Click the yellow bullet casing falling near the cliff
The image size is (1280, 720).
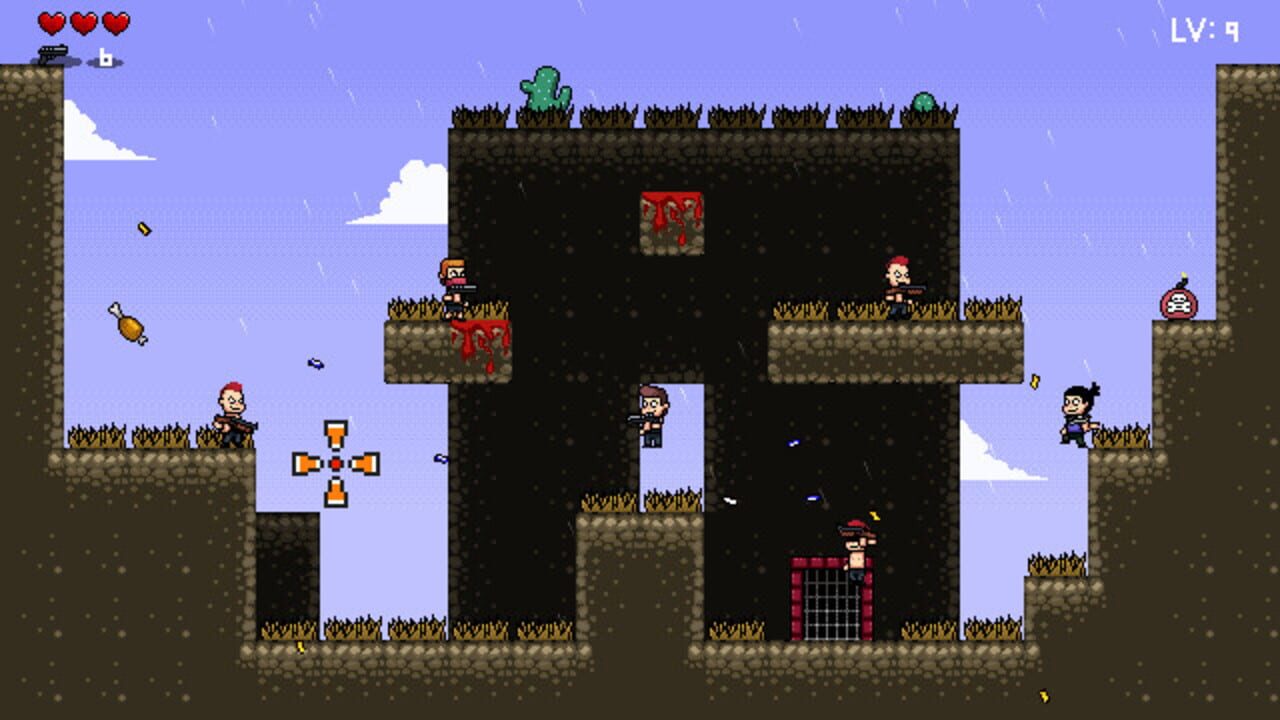coord(143,228)
